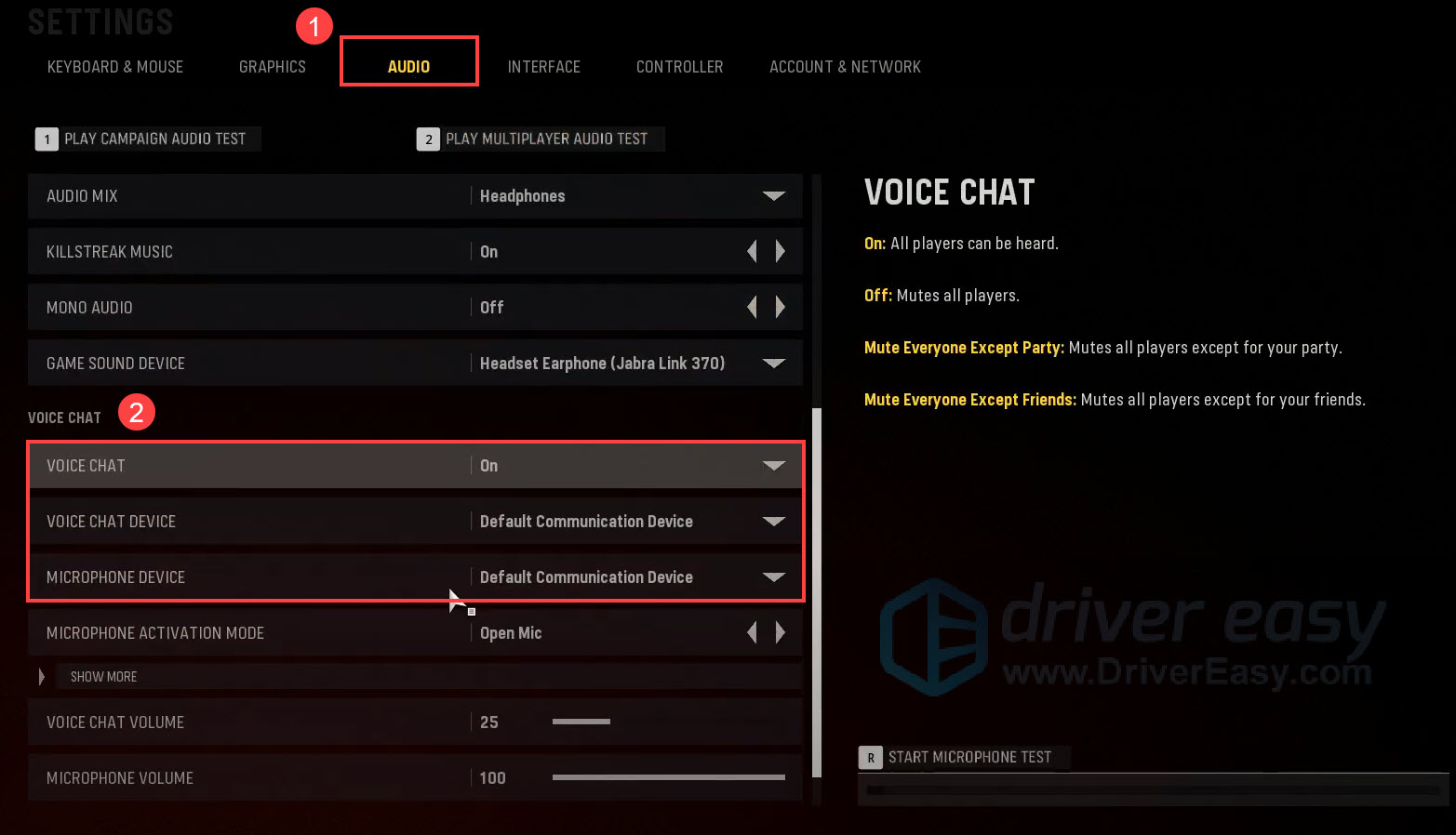1456x835 pixels.
Task: Click the 1 key icon for campaign audio test
Action: (47, 139)
